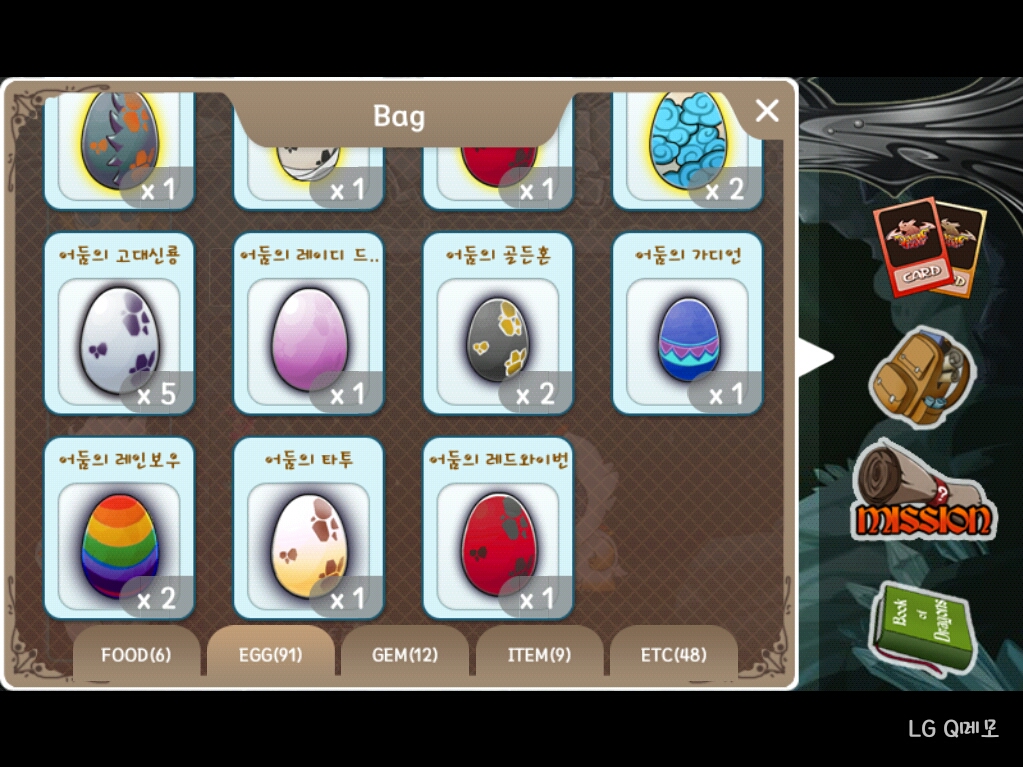
Task: Select the rainbow striped egg
Action: point(119,545)
